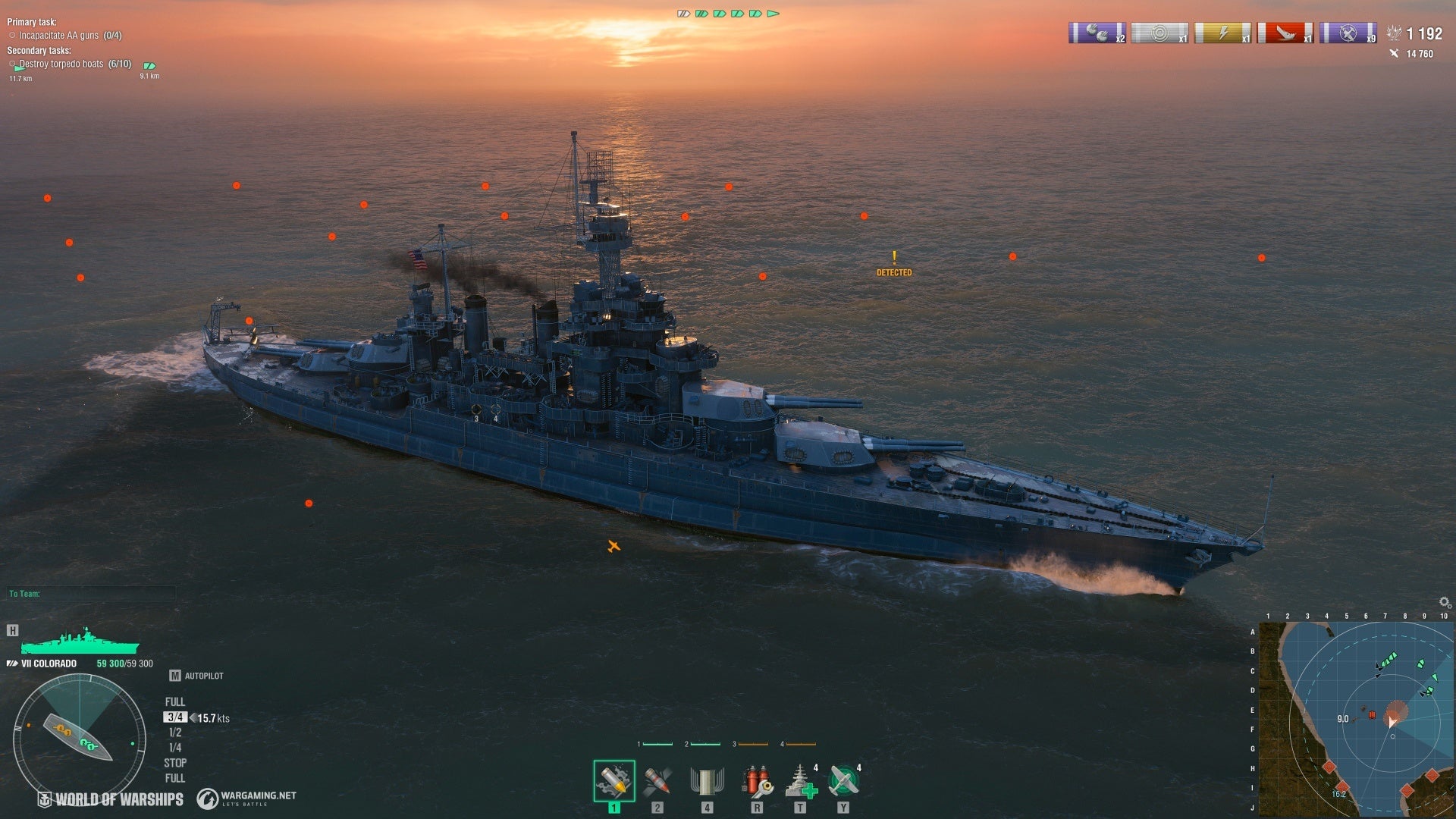The image size is (1456, 819).
Task: Click the aircraft shot down ribbon x9
Action: coord(1348,33)
